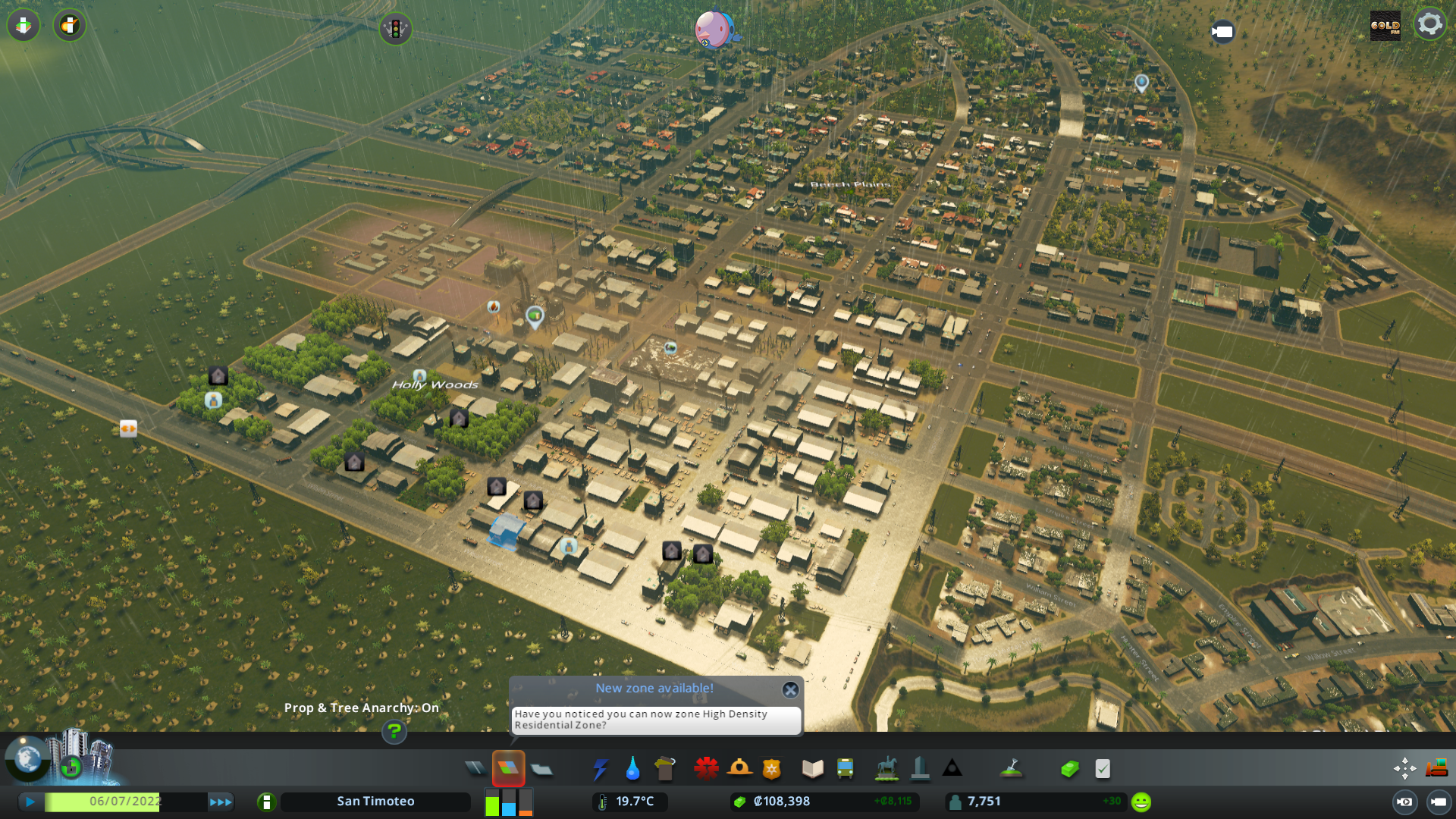The image size is (1456, 819).
Task: Toggle free camera mode top-right
Action: coord(1224,33)
